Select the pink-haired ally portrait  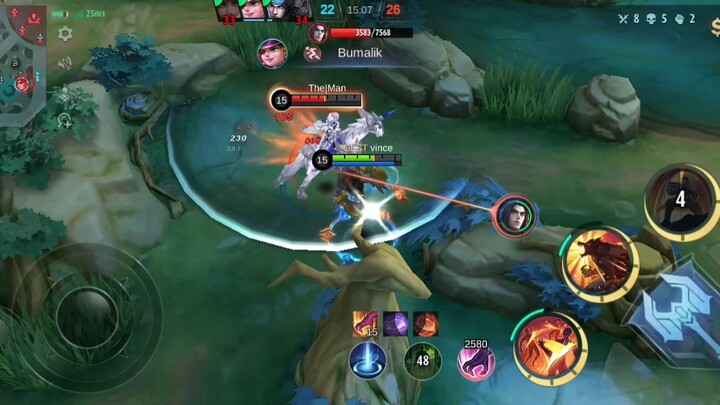pos(272,52)
